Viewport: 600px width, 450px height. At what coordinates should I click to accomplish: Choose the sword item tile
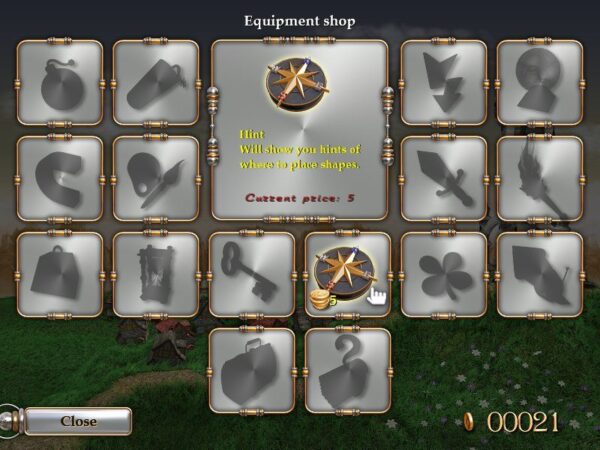click(x=444, y=179)
